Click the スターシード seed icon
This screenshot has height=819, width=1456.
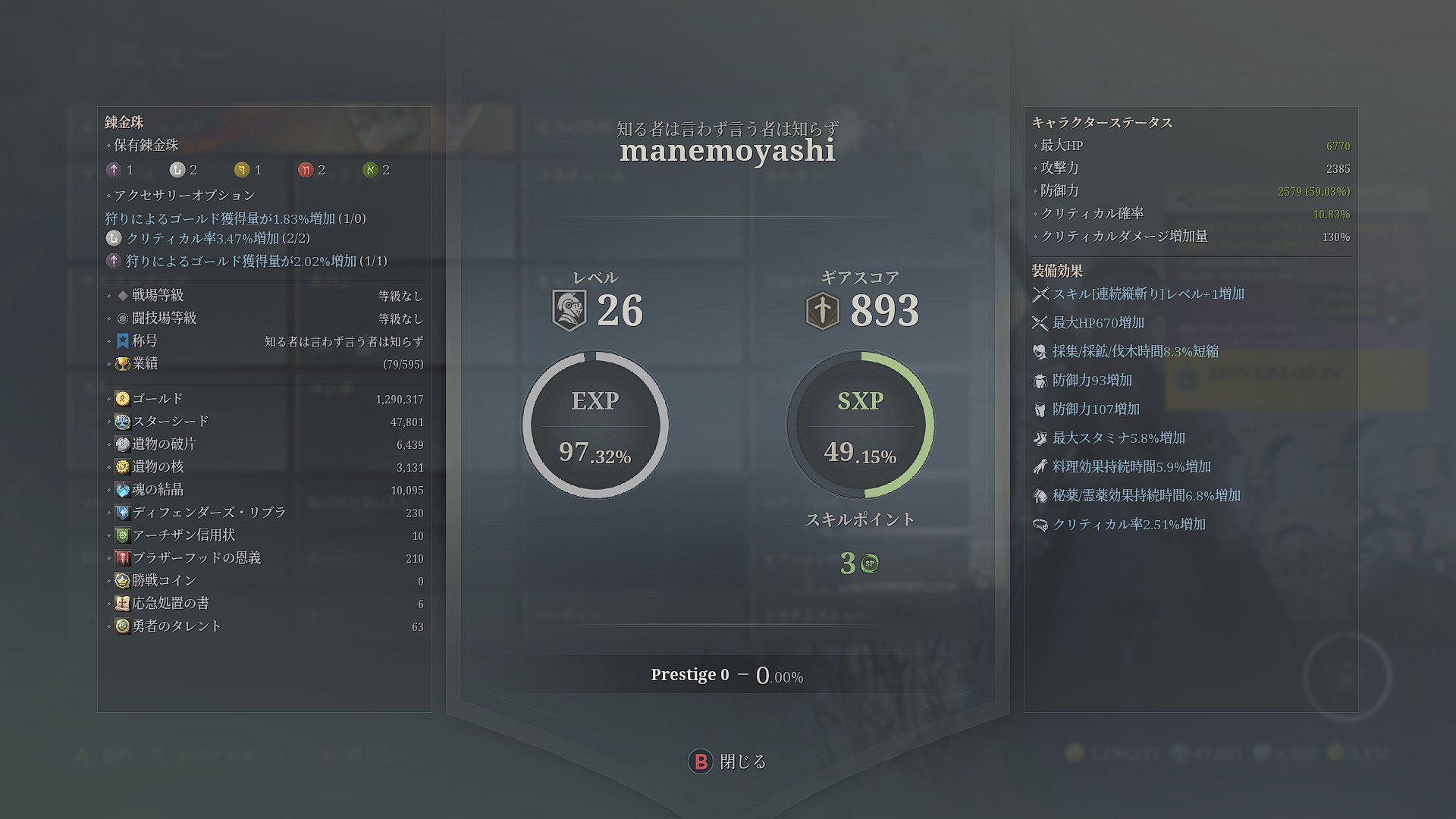tap(122, 421)
